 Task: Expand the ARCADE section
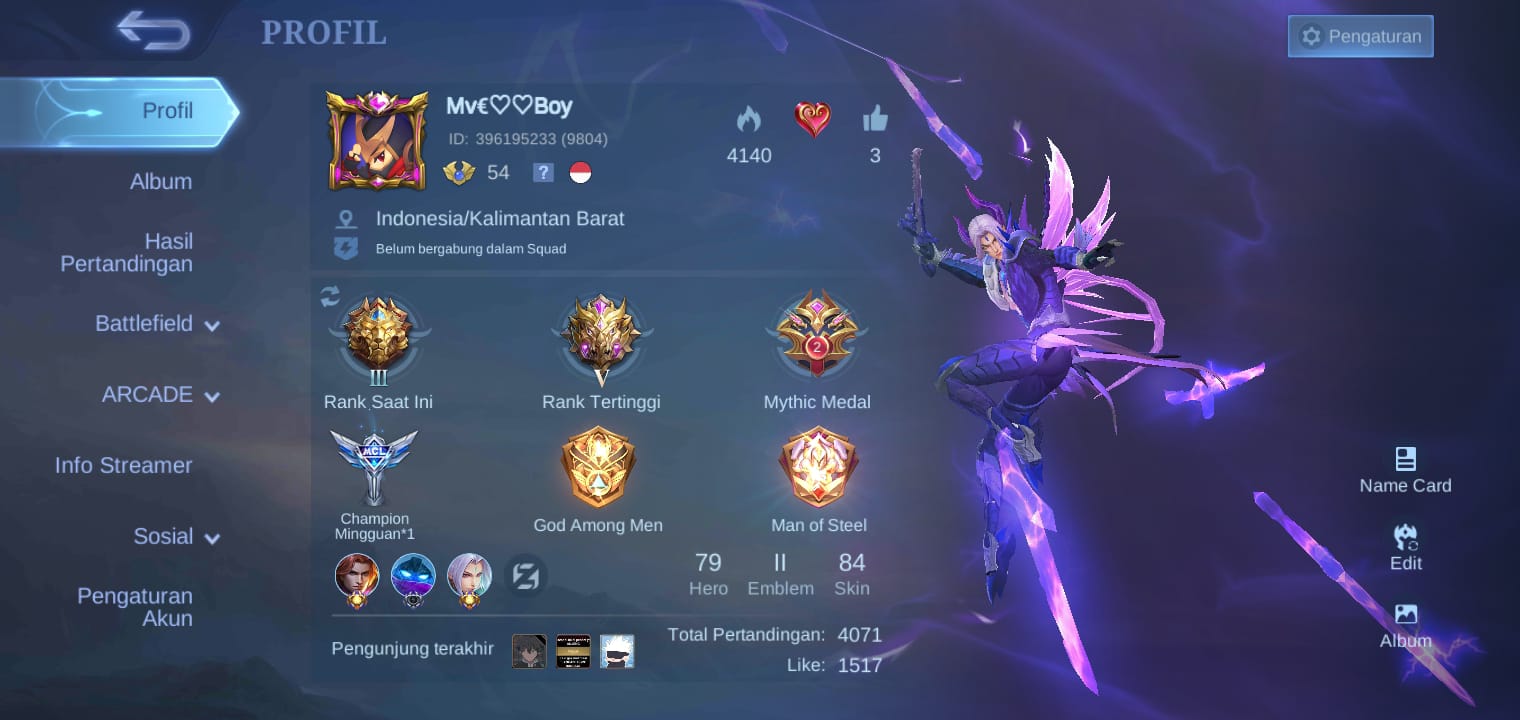tap(160, 395)
